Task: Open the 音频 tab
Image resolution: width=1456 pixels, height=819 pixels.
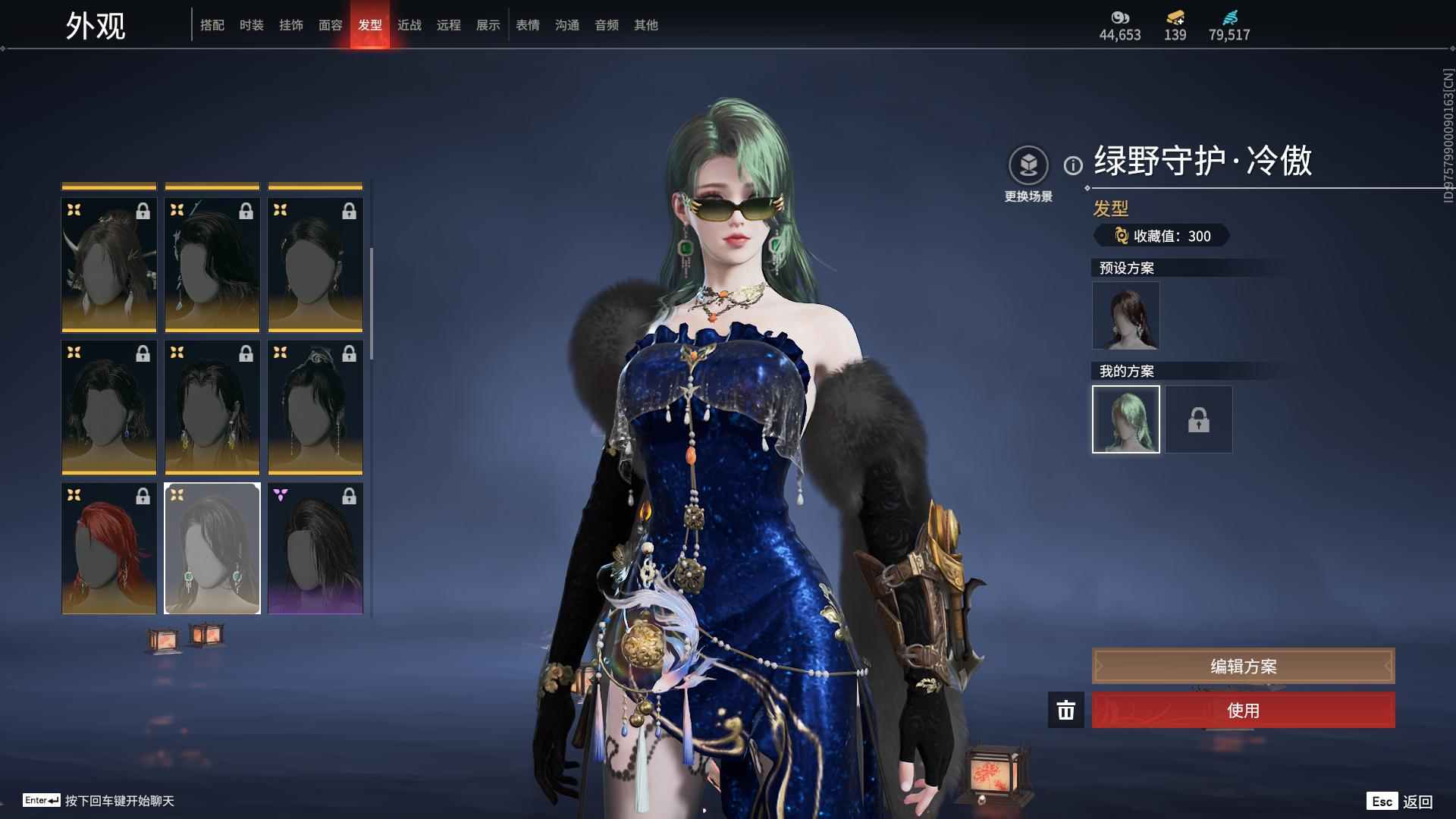Action: pos(607,25)
